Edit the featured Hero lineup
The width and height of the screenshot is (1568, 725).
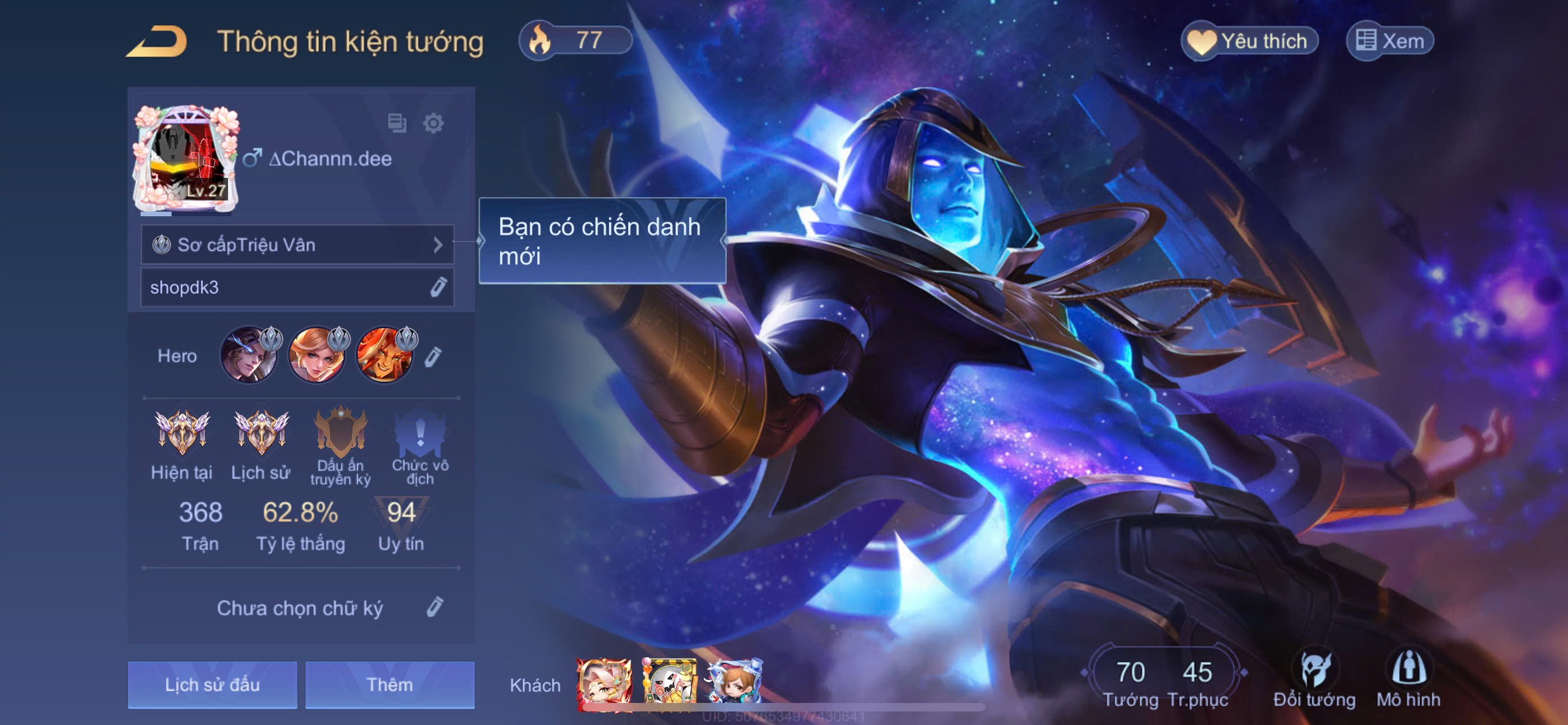[433, 356]
